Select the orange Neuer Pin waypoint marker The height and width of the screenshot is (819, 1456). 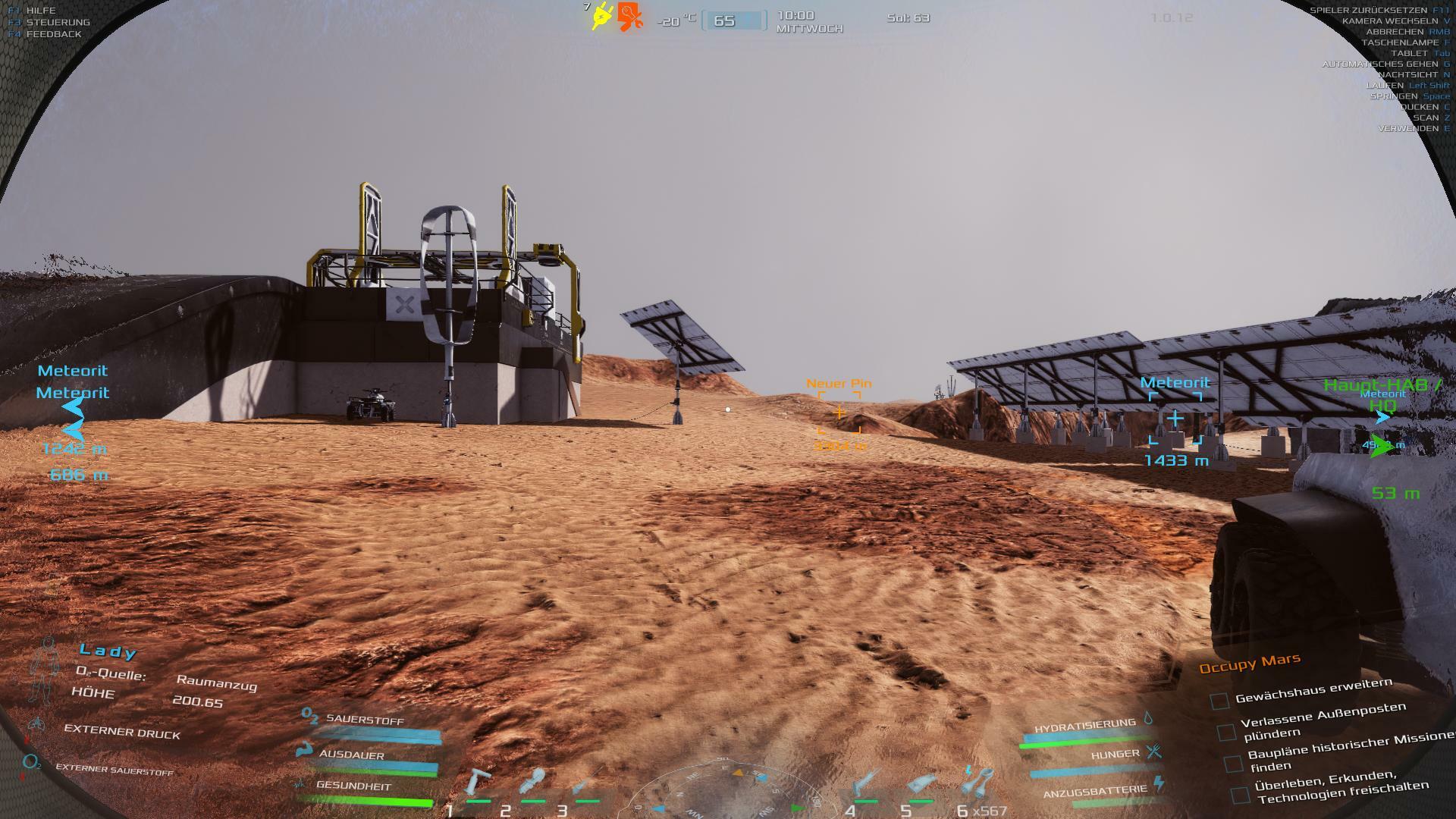click(x=839, y=413)
